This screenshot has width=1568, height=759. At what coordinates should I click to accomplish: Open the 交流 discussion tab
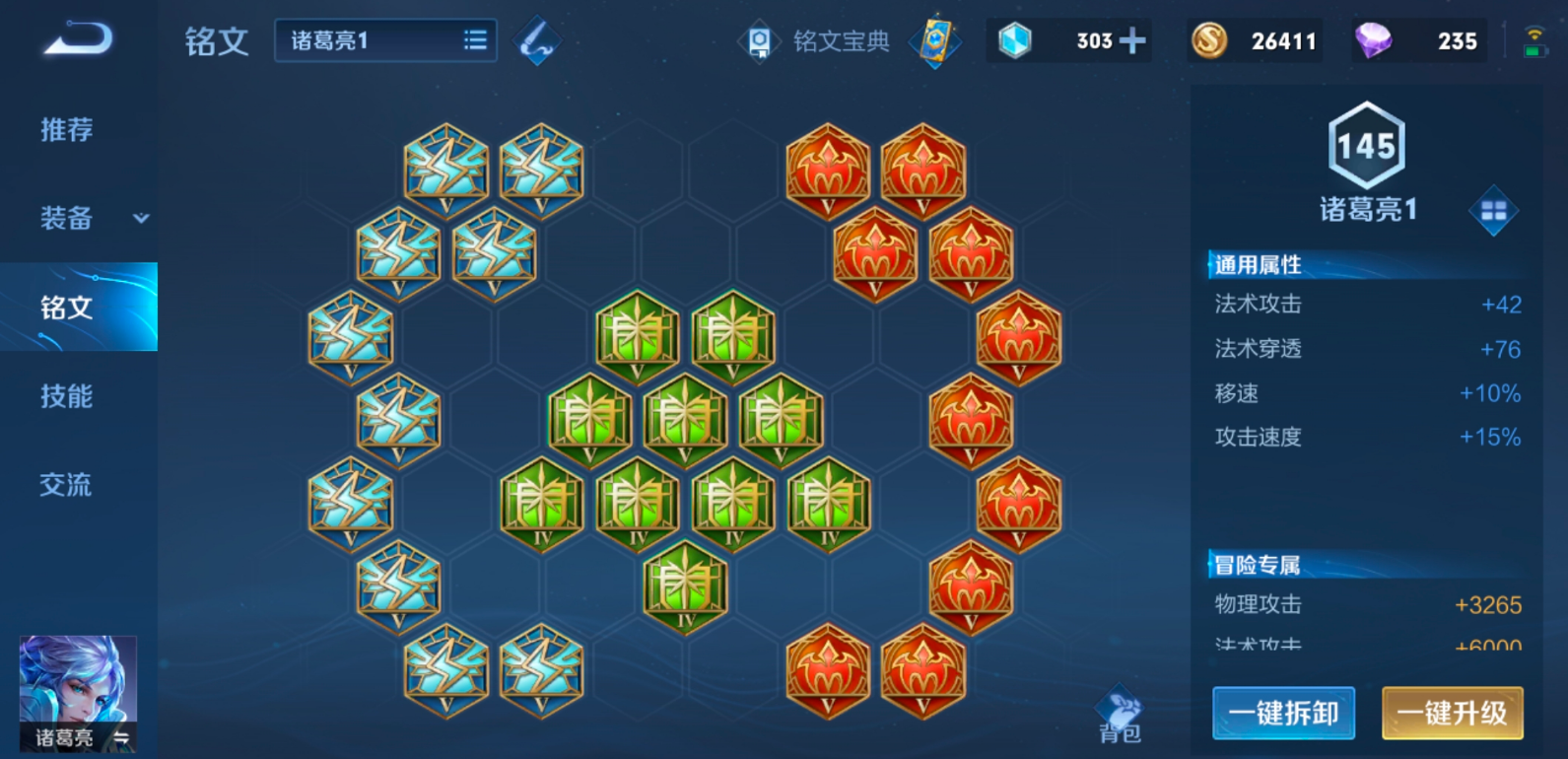[x=66, y=485]
